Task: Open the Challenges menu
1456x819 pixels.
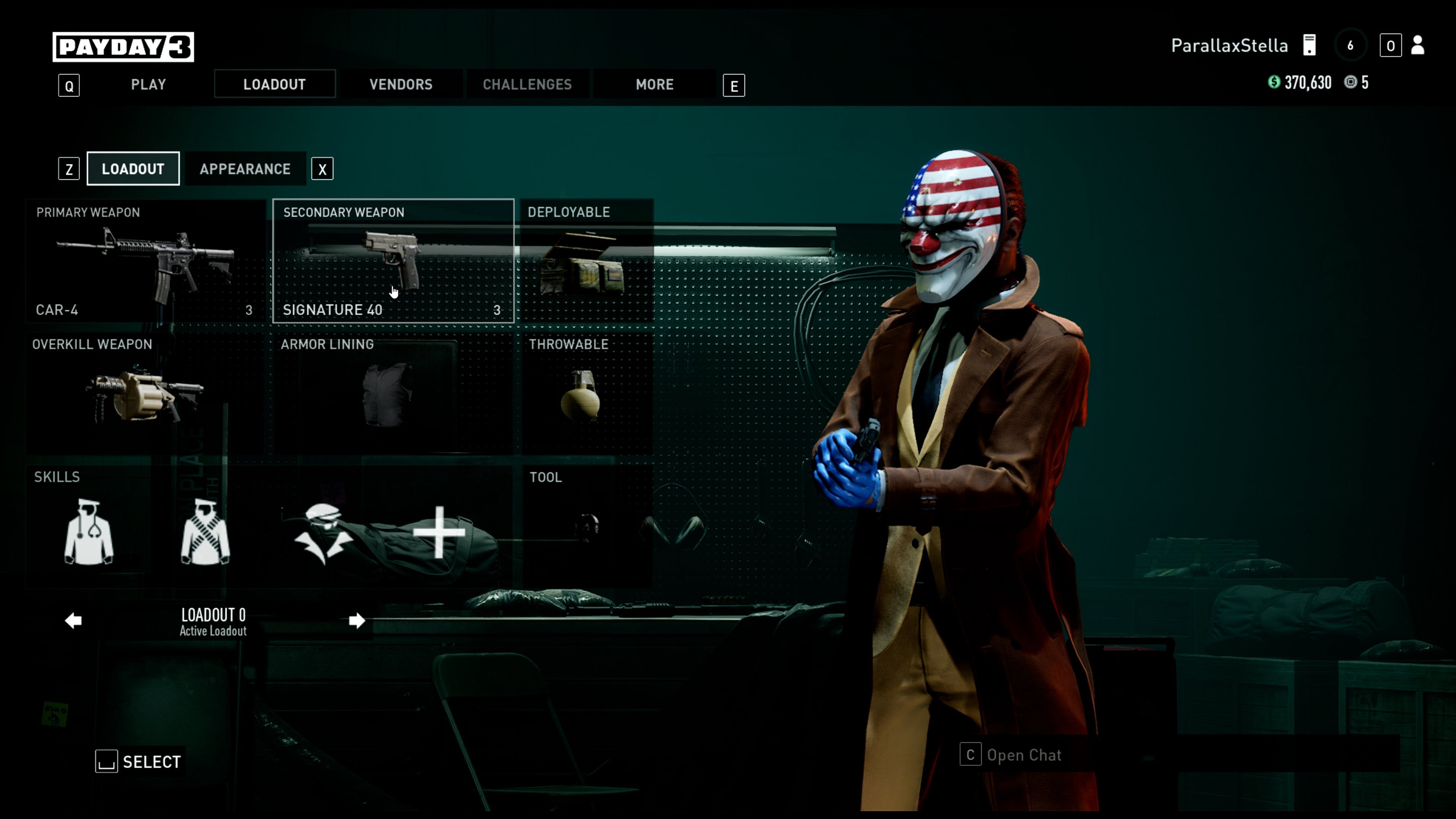Action: point(527,84)
